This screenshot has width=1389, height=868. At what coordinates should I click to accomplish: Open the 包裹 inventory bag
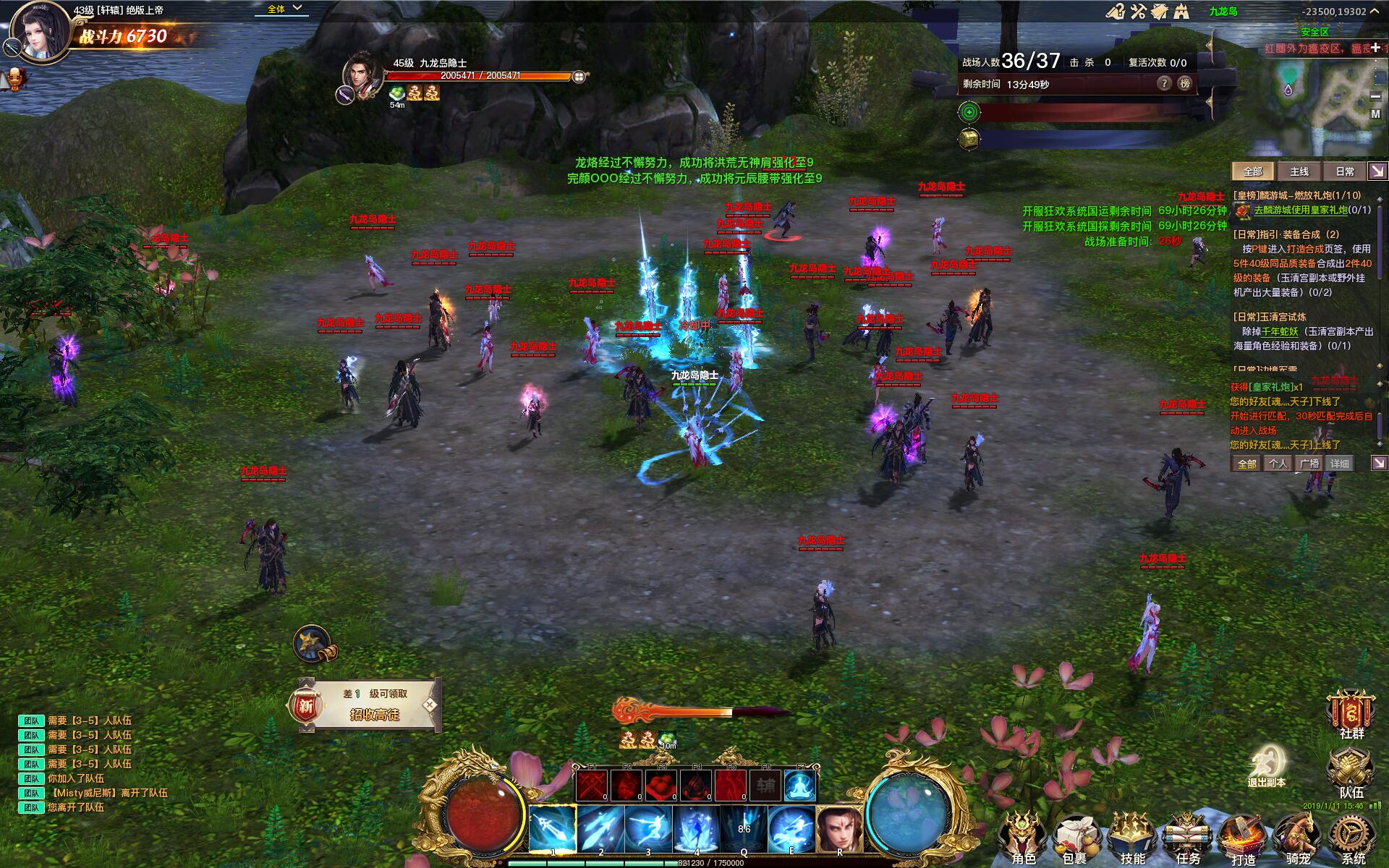(x=1076, y=838)
